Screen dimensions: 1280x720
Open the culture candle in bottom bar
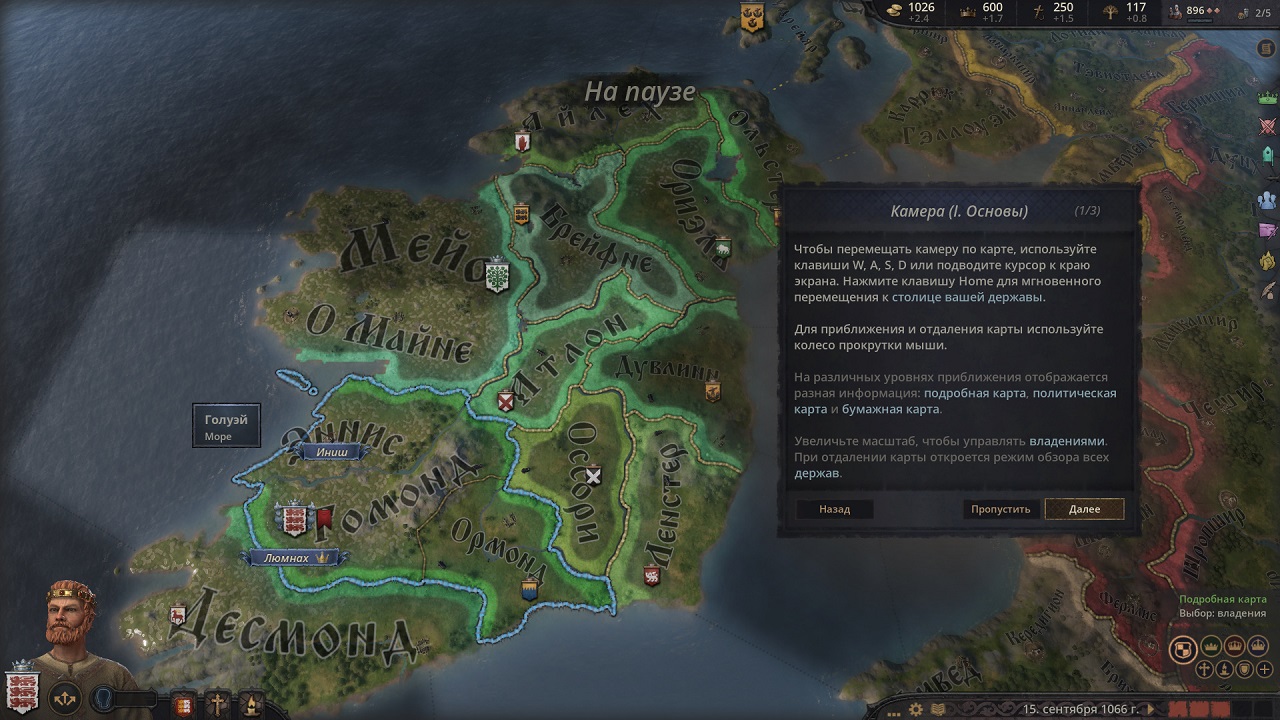[250, 703]
